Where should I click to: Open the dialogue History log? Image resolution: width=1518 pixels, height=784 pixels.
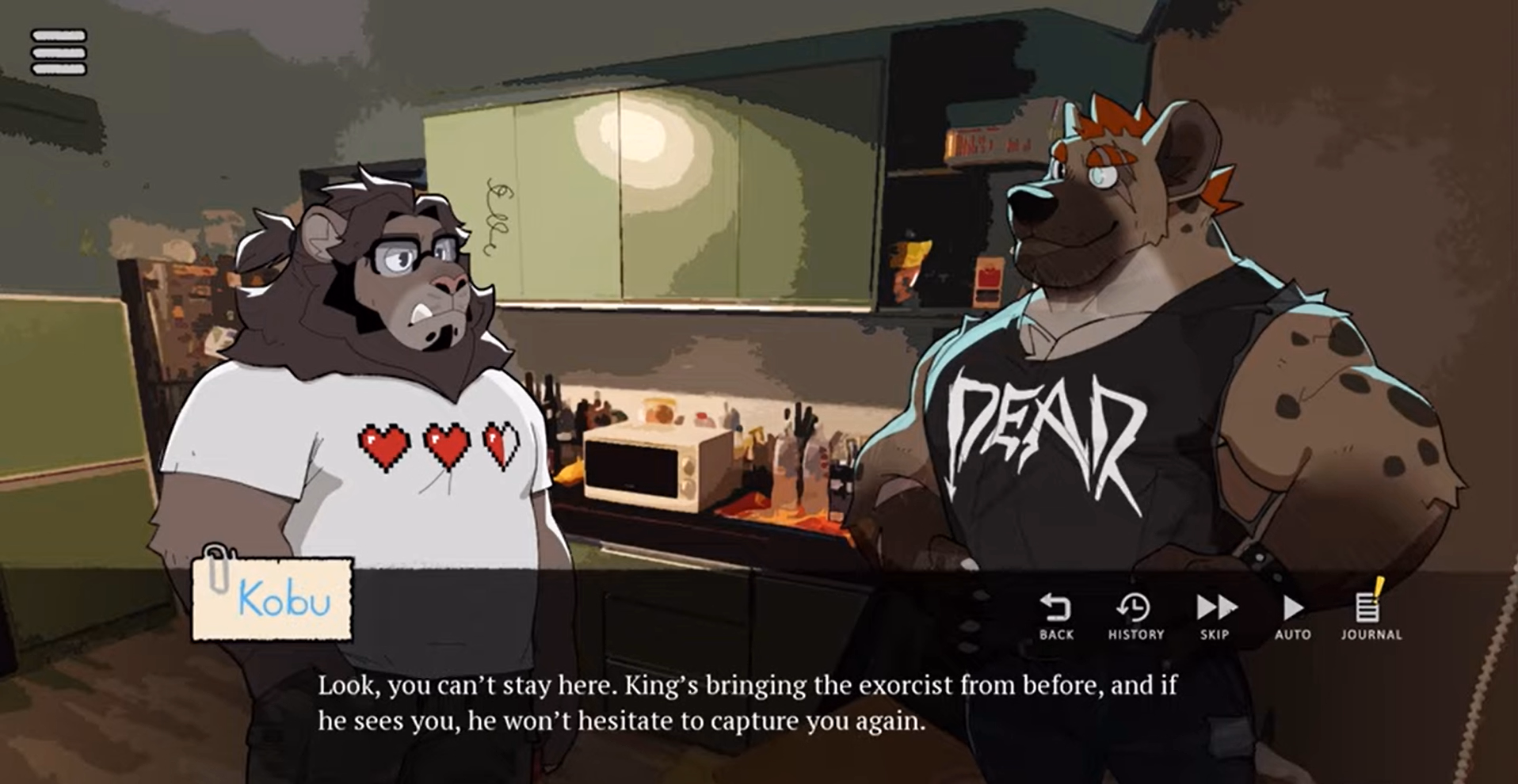tap(1135, 616)
